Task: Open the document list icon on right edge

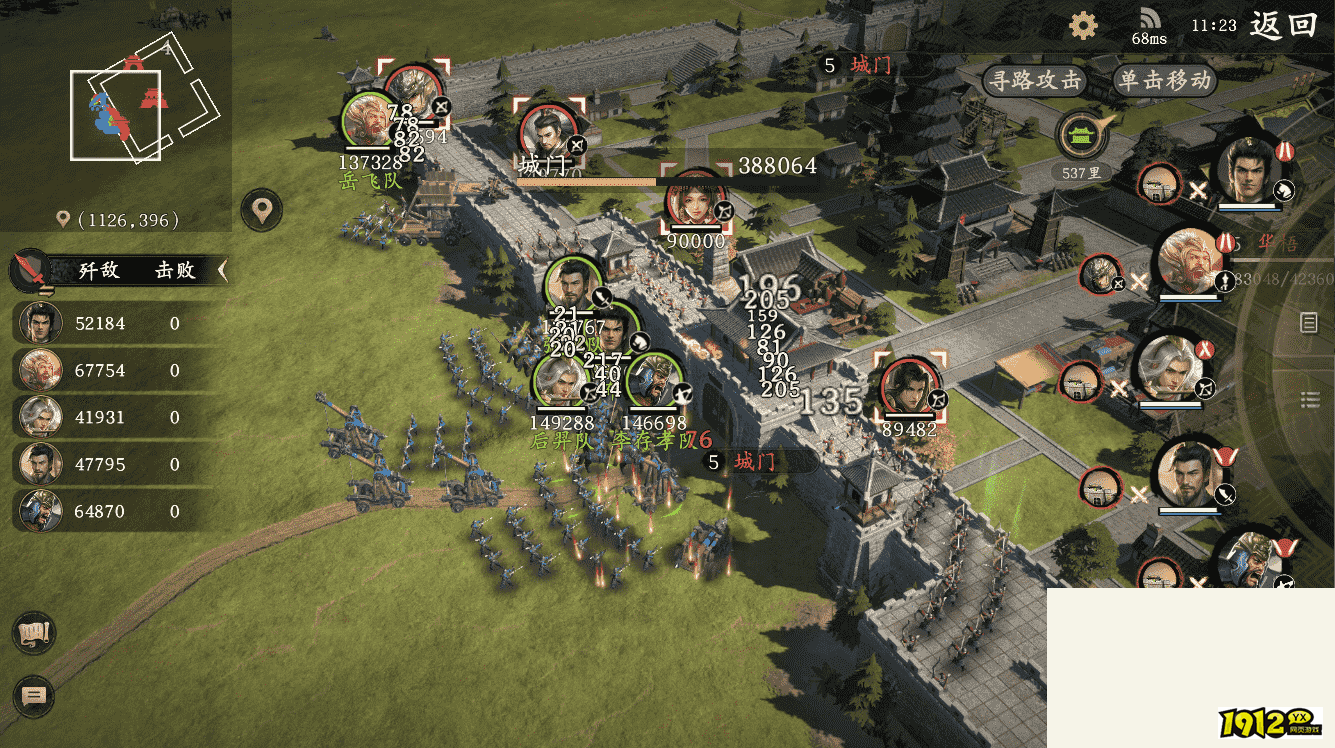Action: [x=1309, y=322]
